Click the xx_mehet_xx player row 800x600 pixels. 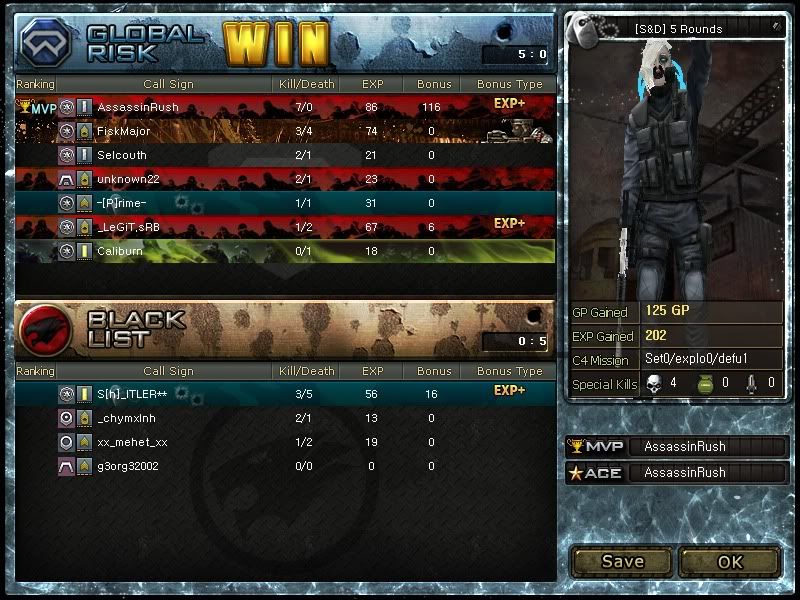point(285,442)
